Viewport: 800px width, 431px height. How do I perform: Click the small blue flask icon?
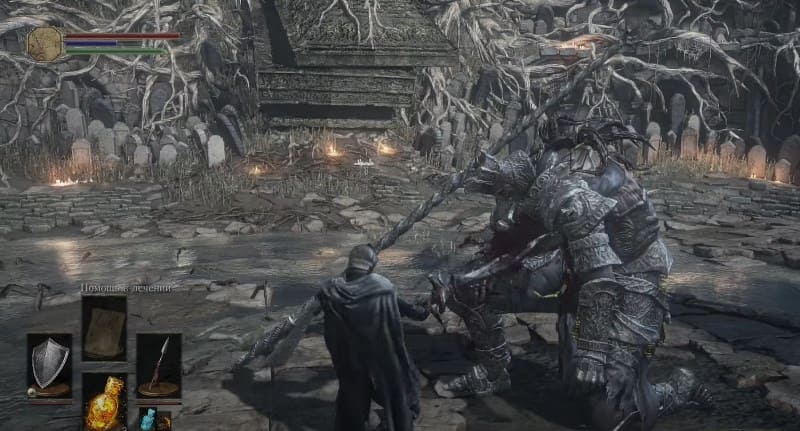pos(148,419)
